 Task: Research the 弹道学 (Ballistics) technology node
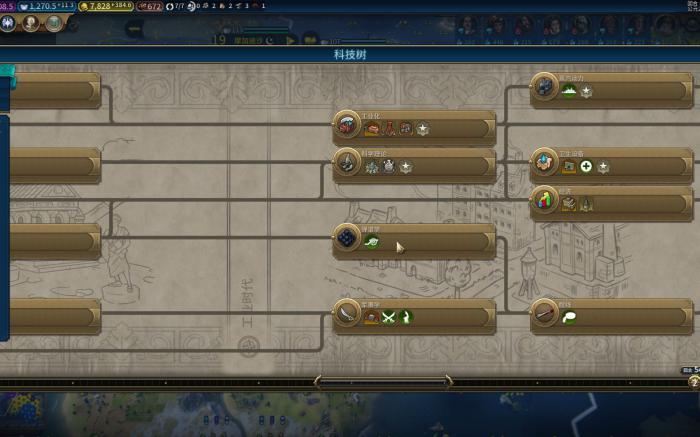tap(414, 240)
